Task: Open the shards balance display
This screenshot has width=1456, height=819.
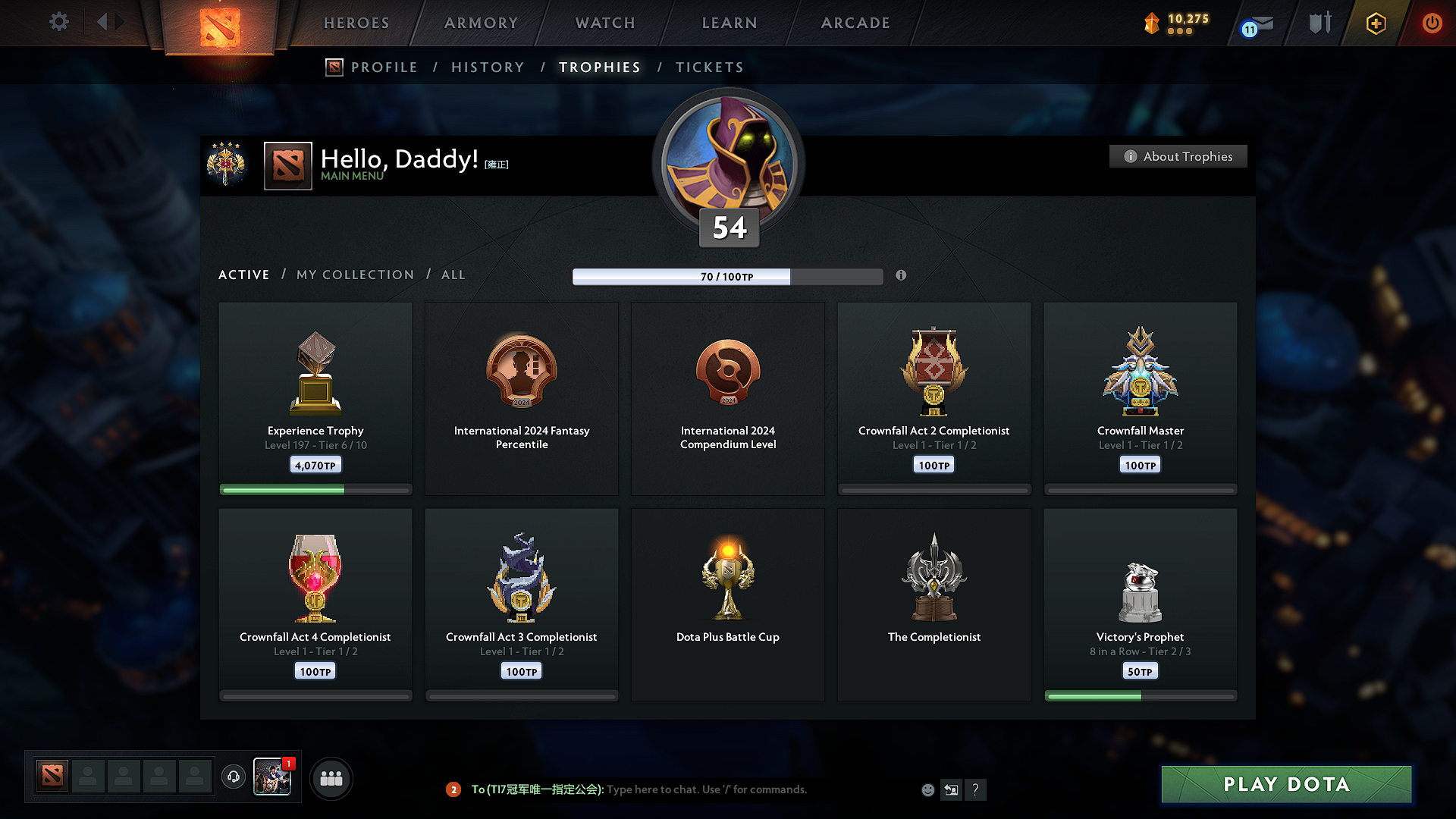Action: tap(1175, 23)
